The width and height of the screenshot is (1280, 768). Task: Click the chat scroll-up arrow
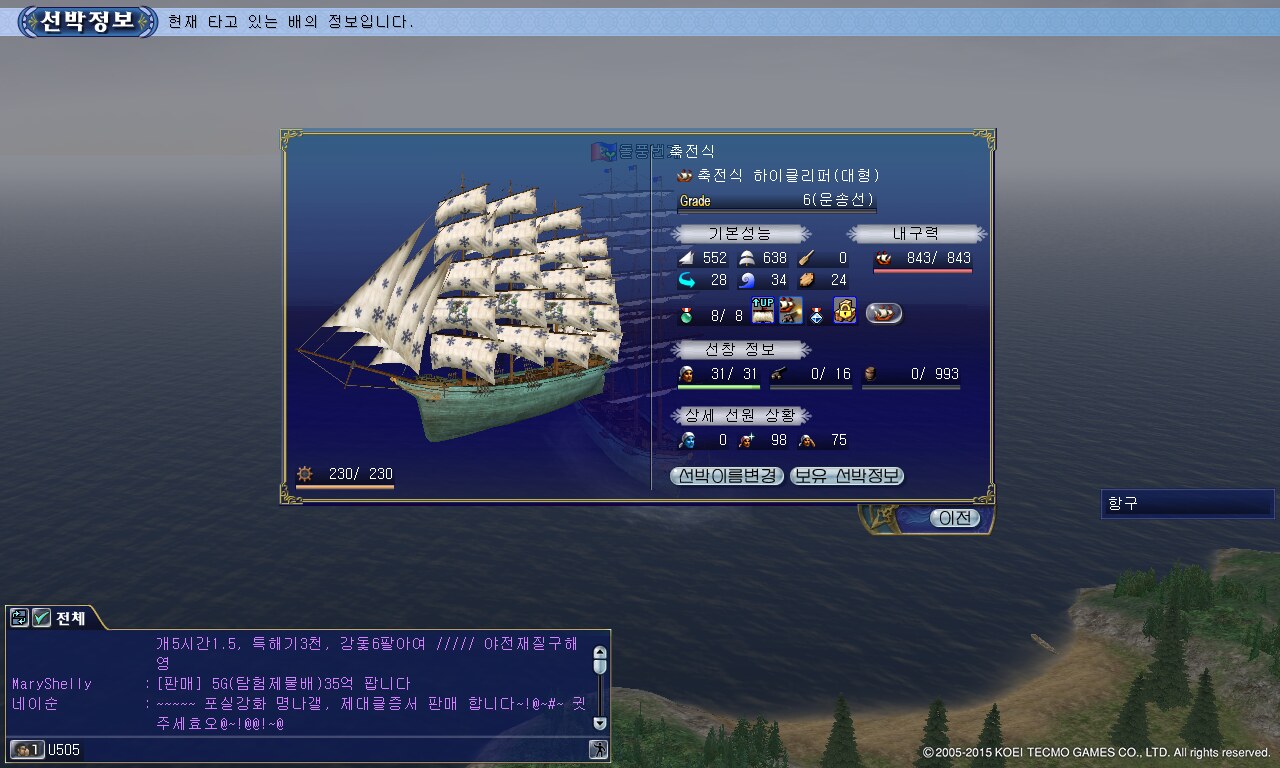point(600,651)
